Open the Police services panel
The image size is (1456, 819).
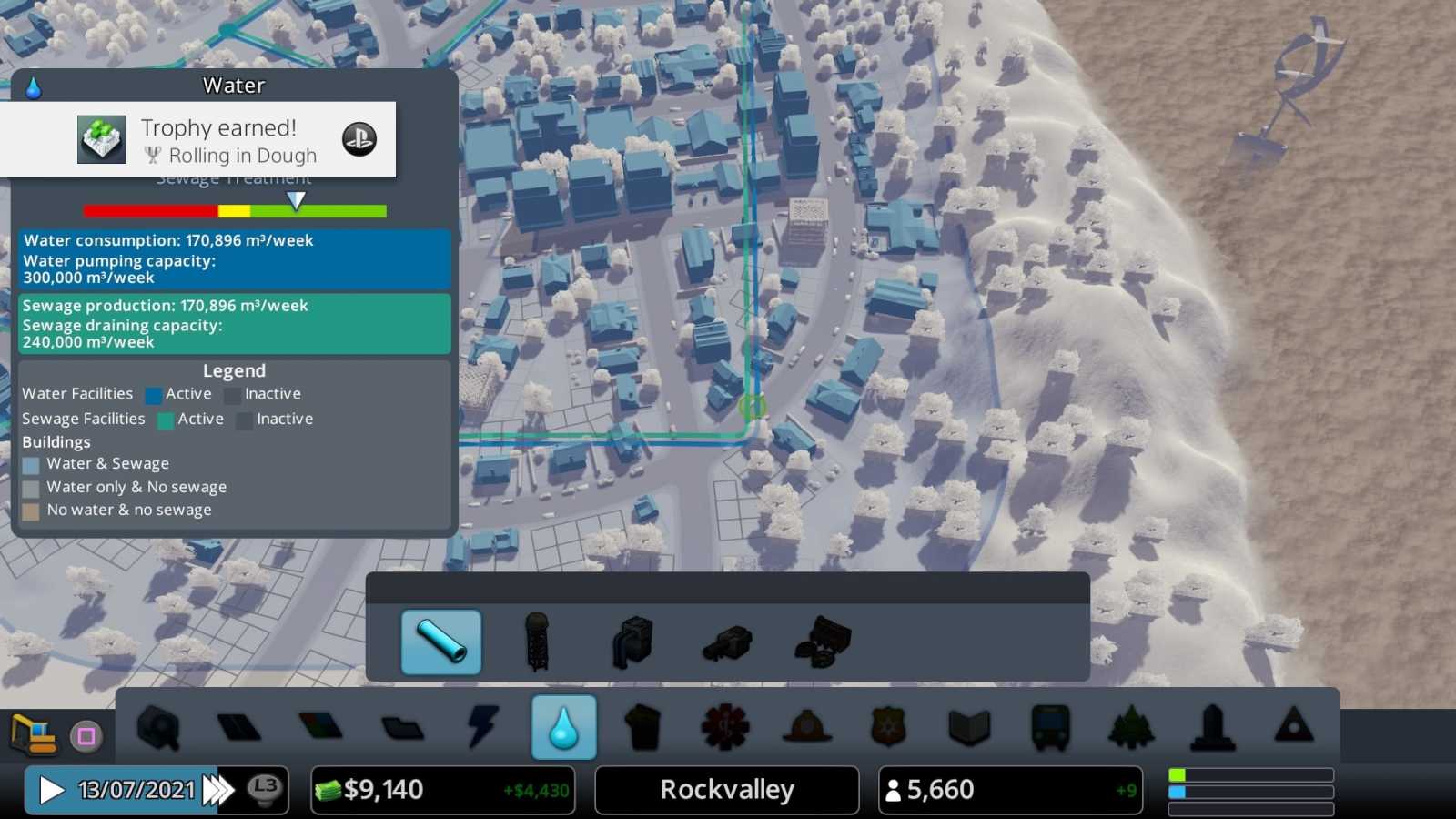coord(886,726)
